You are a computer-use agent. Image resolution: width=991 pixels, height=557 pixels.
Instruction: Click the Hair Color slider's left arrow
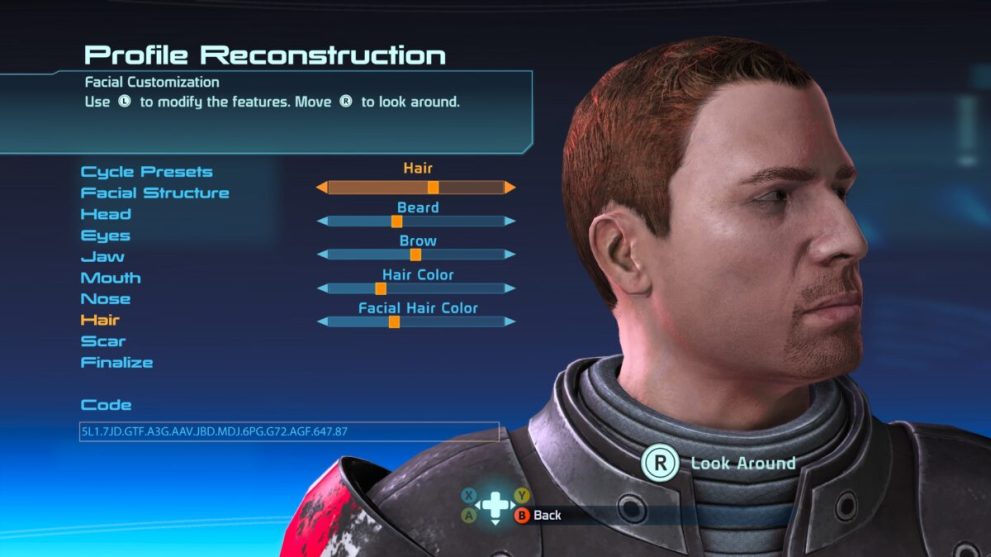(x=322, y=288)
